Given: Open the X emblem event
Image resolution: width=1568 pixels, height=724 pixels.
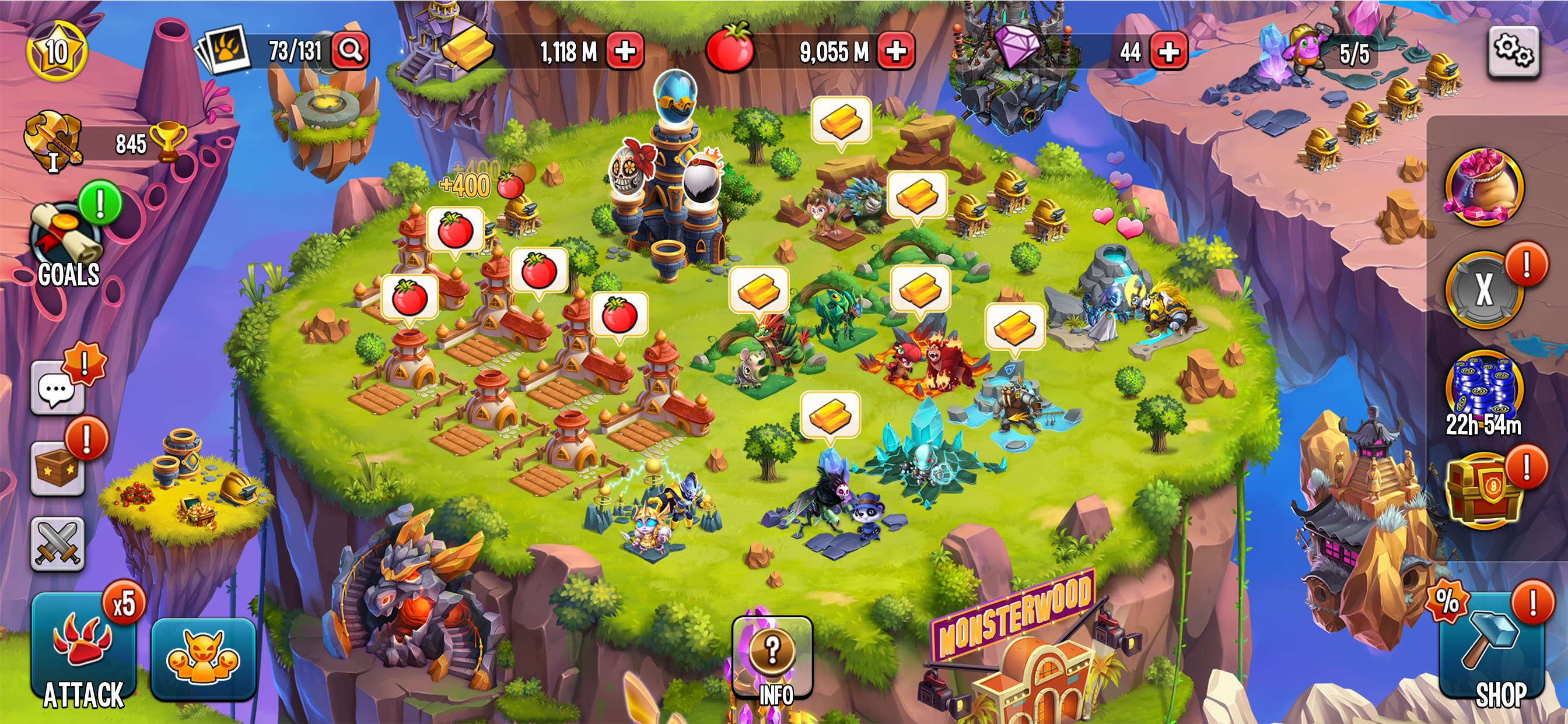Looking at the screenshot, I should (1484, 290).
